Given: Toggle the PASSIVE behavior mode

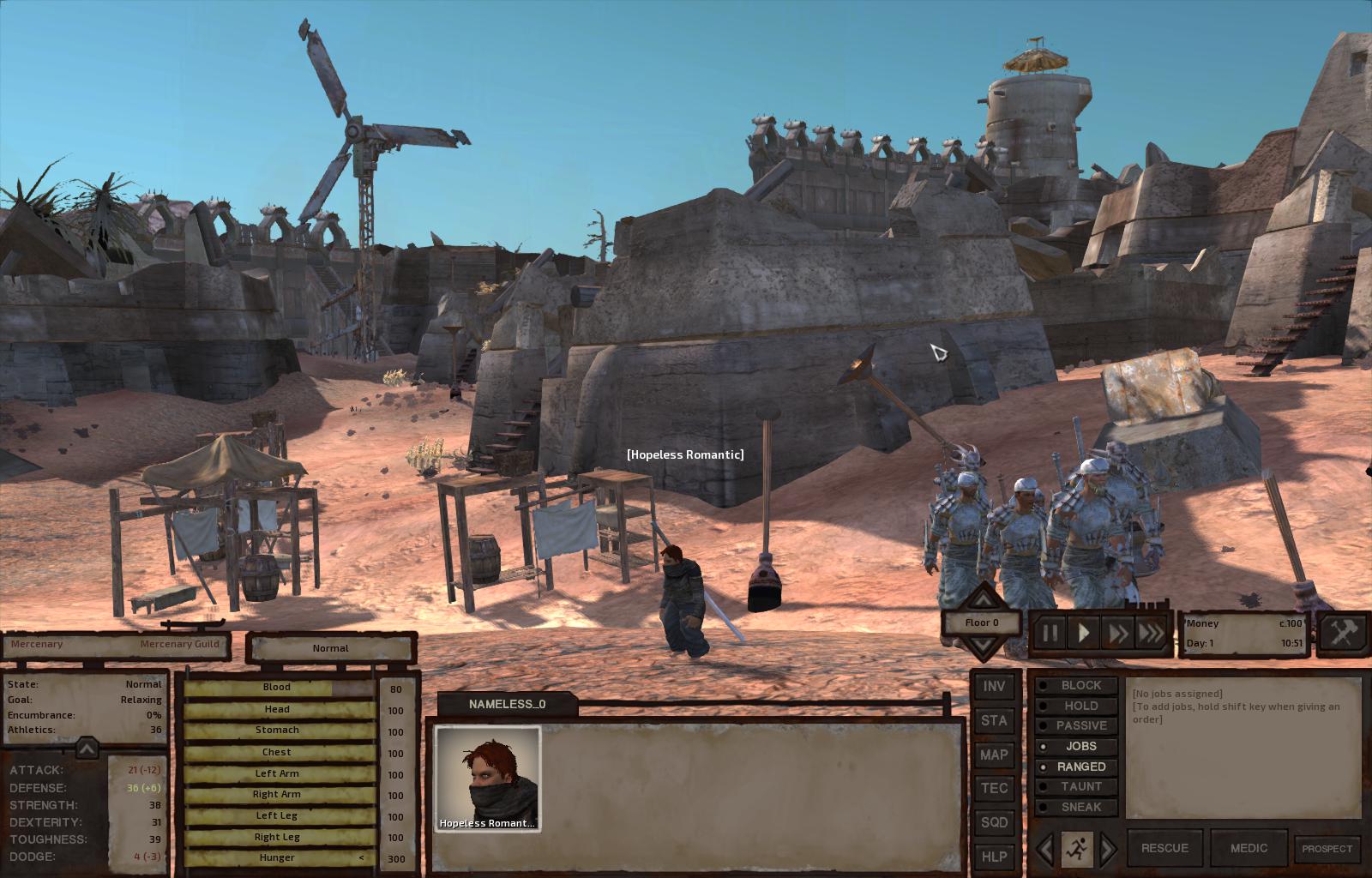Looking at the screenshot, I should point(1077,725).
